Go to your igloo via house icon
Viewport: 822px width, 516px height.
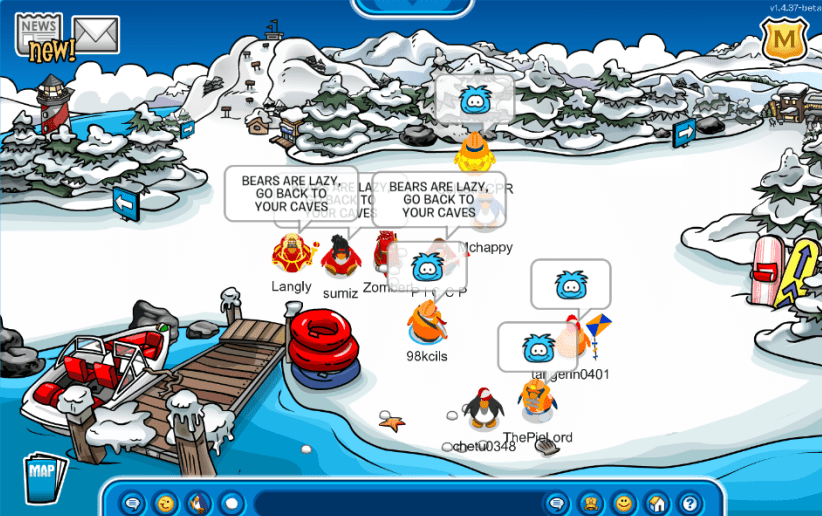pos(657,502)
